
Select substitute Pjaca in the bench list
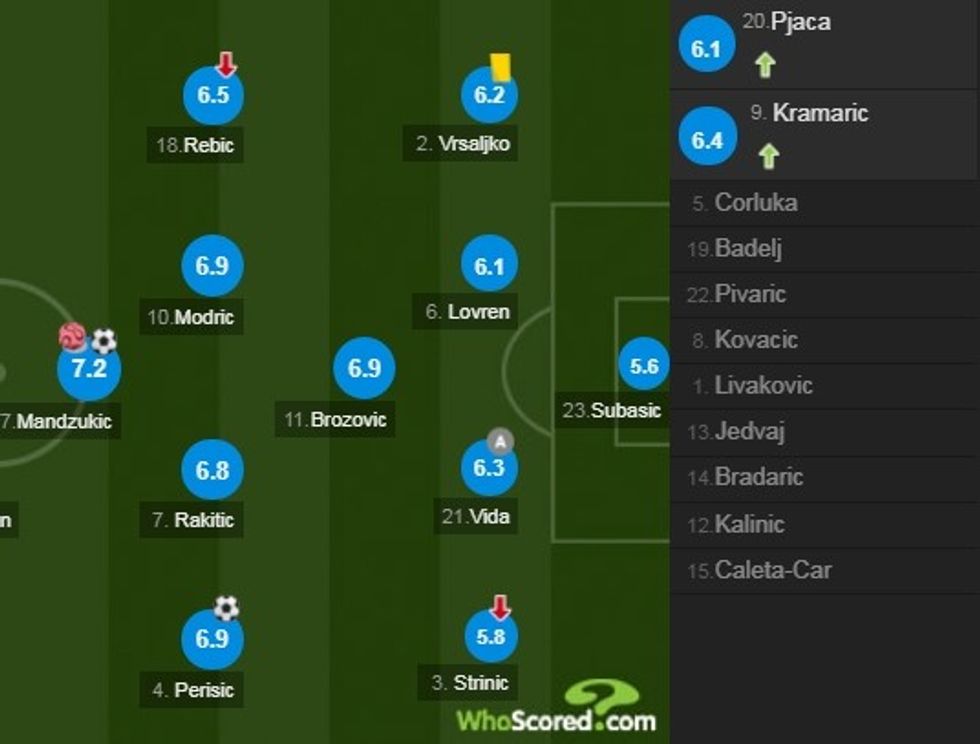click(800, 22)
